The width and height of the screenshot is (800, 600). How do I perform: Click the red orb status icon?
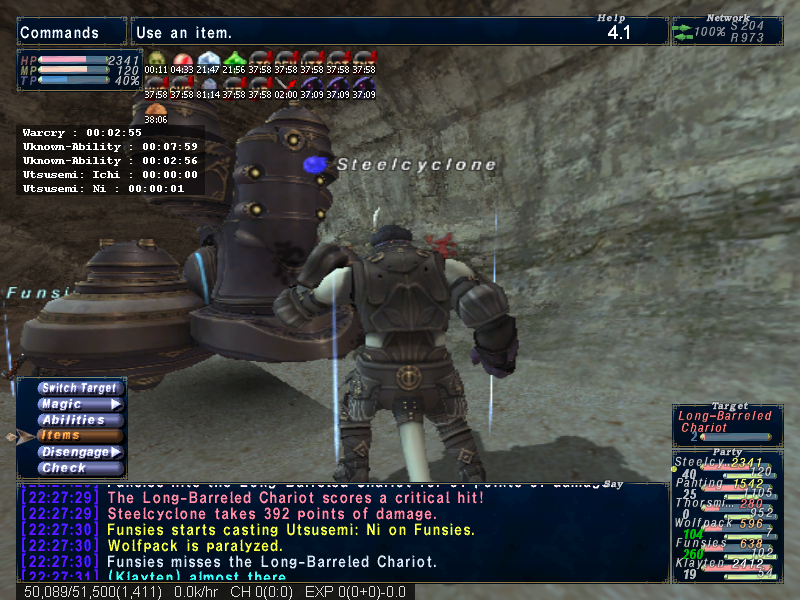(x=181, y=59)
